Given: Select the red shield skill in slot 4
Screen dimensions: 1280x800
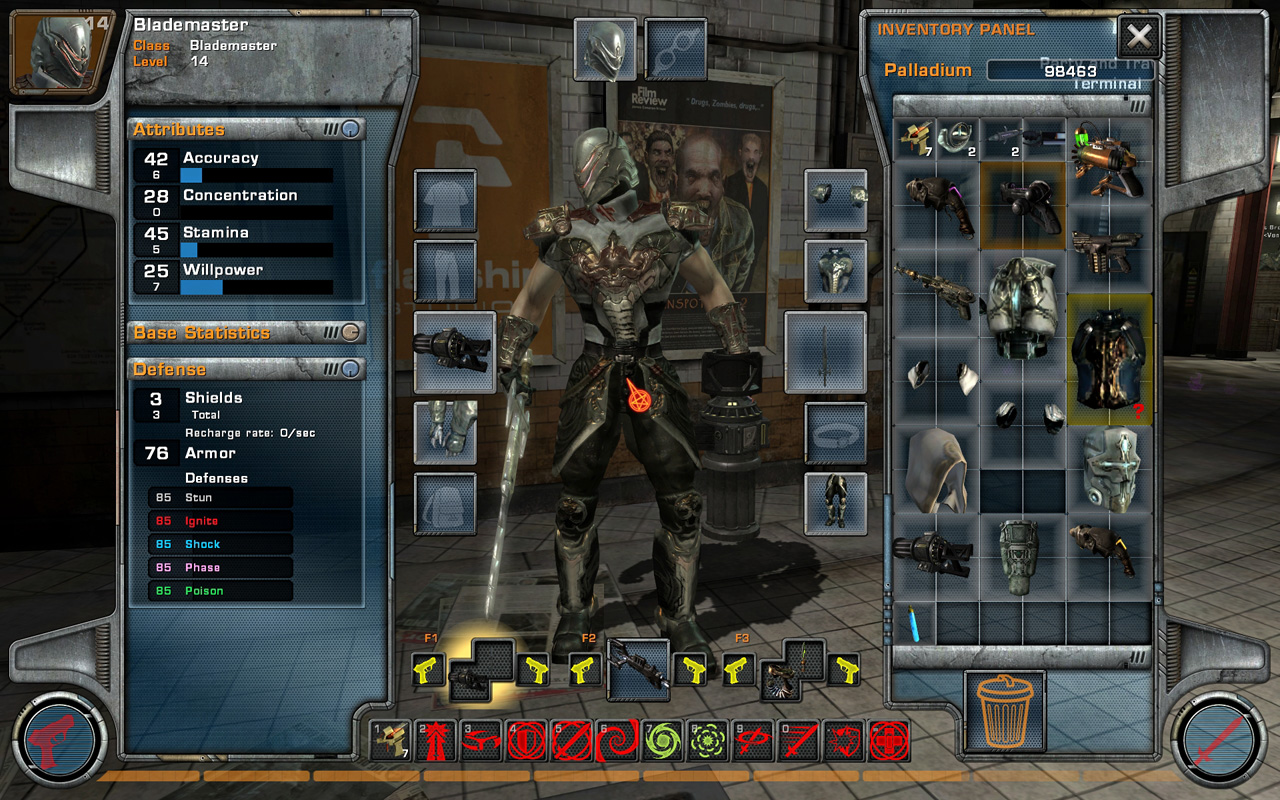Looking at the screenshot, I should click(x=528, y=745).
